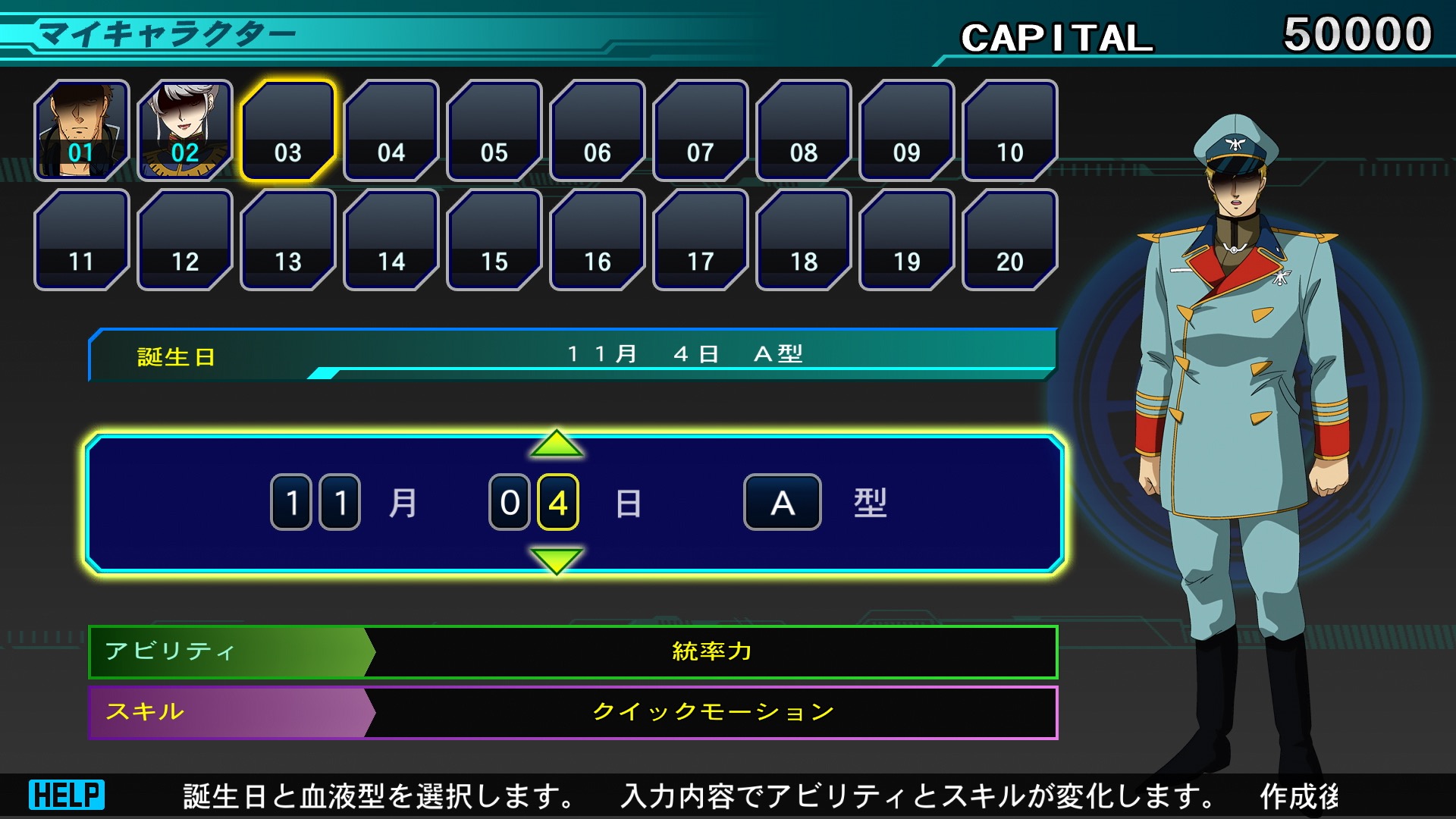
Task: Choose the blood type A box
Action: 782,502
